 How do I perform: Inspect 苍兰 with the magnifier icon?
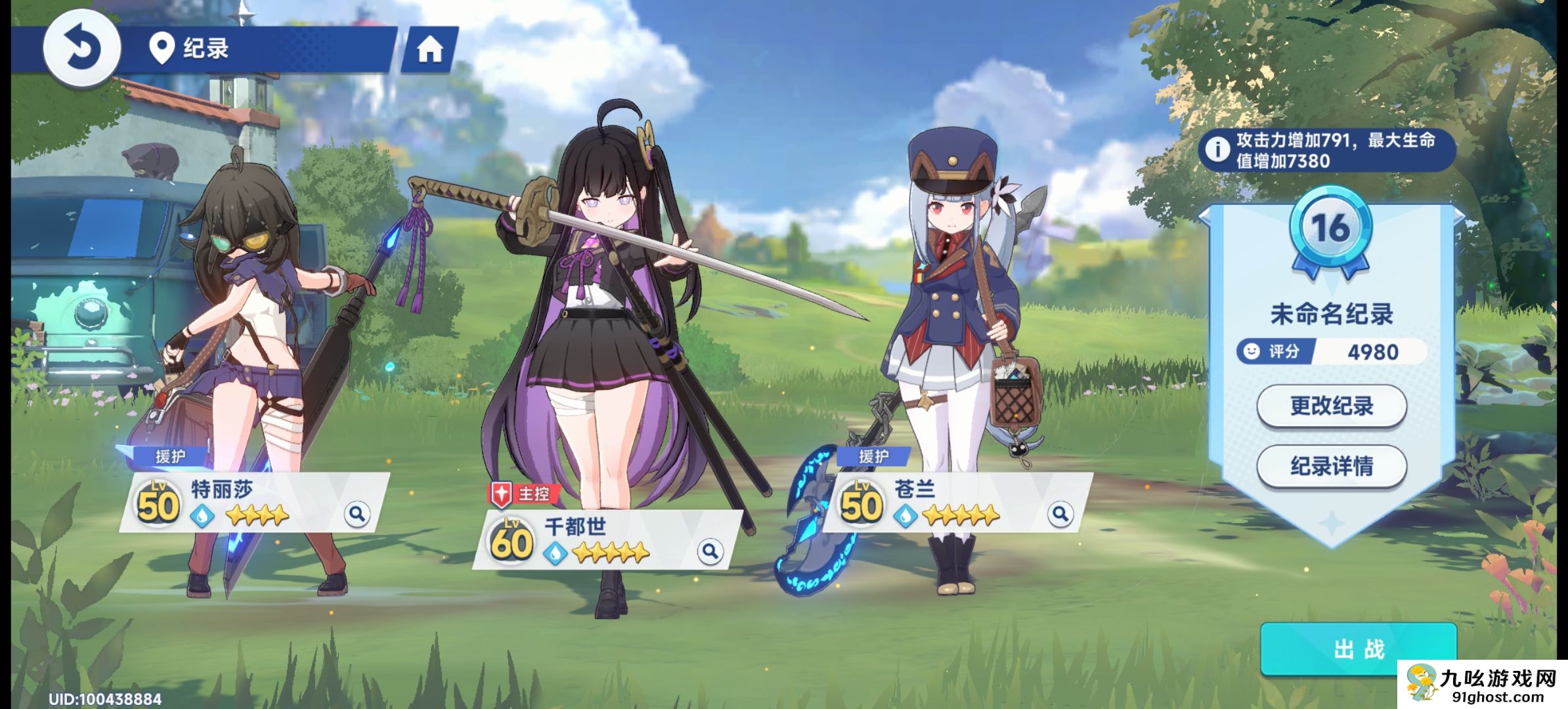click(1060, 513)
